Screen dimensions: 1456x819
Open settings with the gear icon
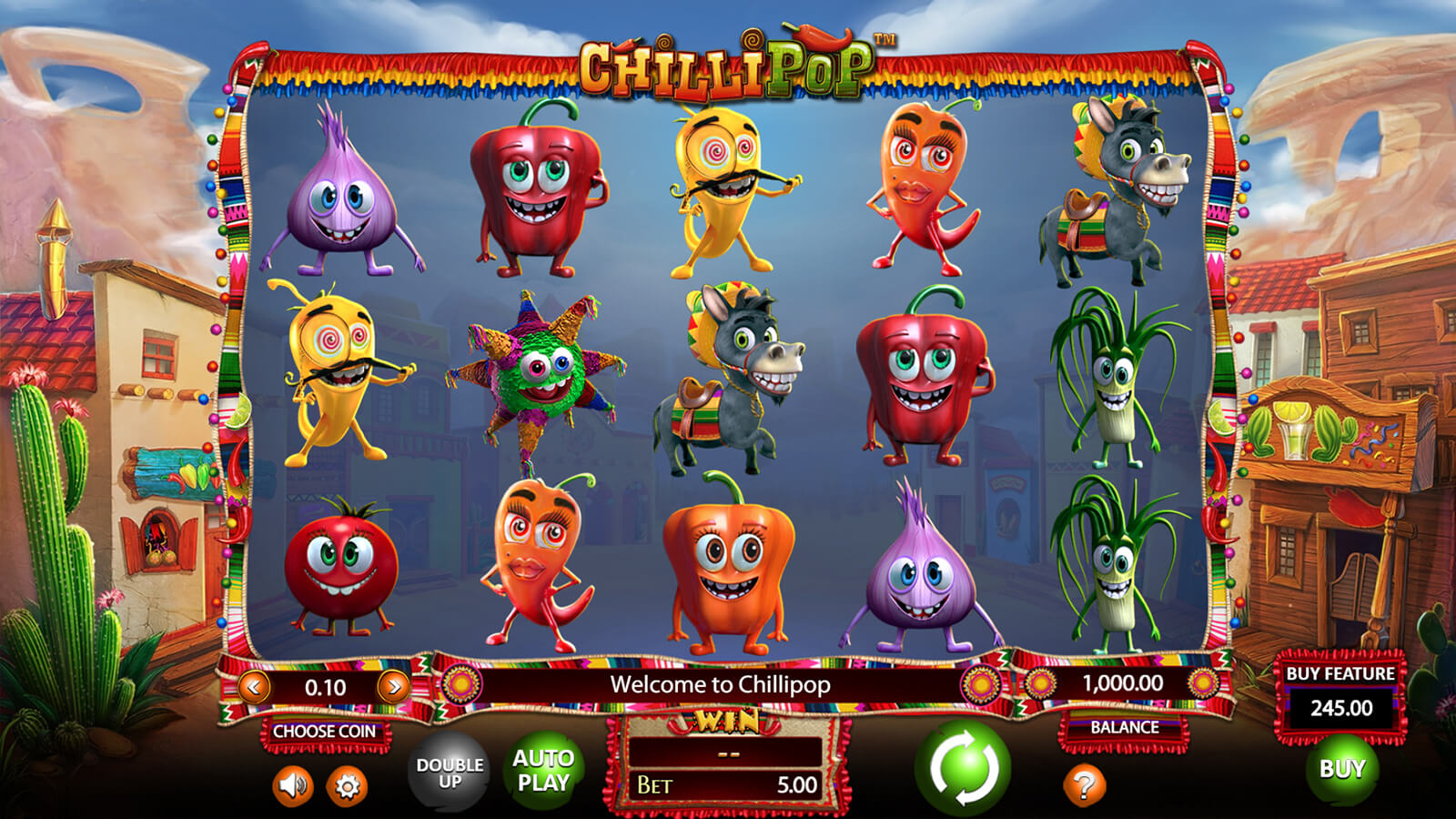tap(347, 785)
